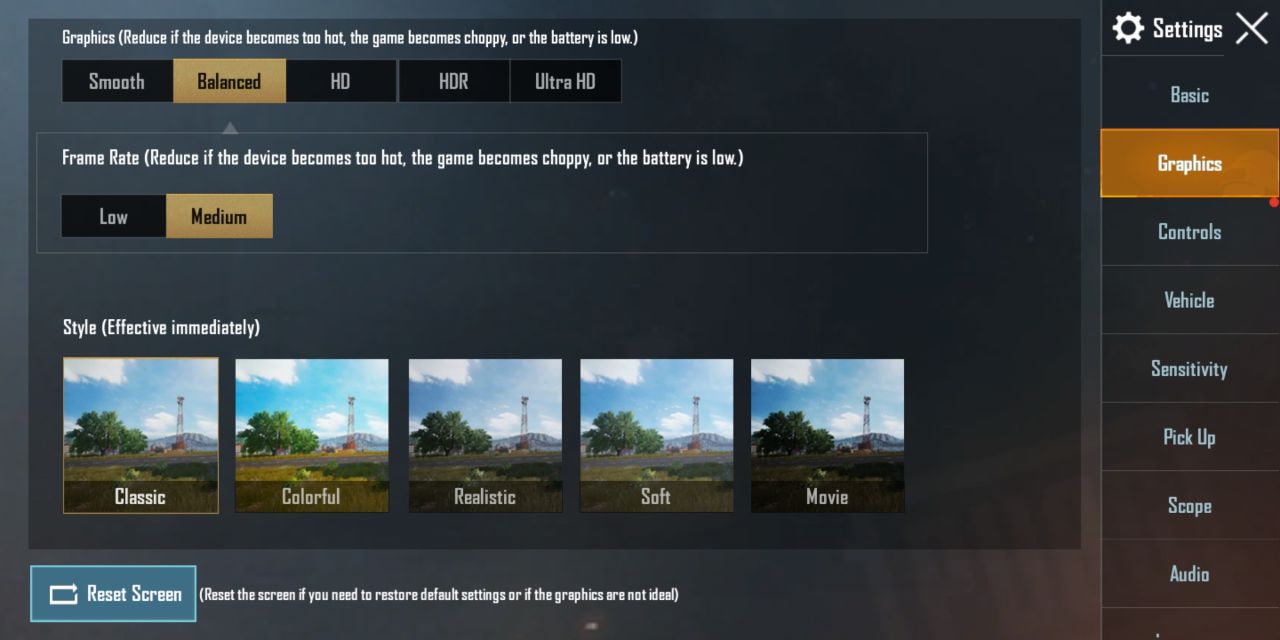Show the Pick Up settings
The image size is (1280, 640).
coord(1189,437)
